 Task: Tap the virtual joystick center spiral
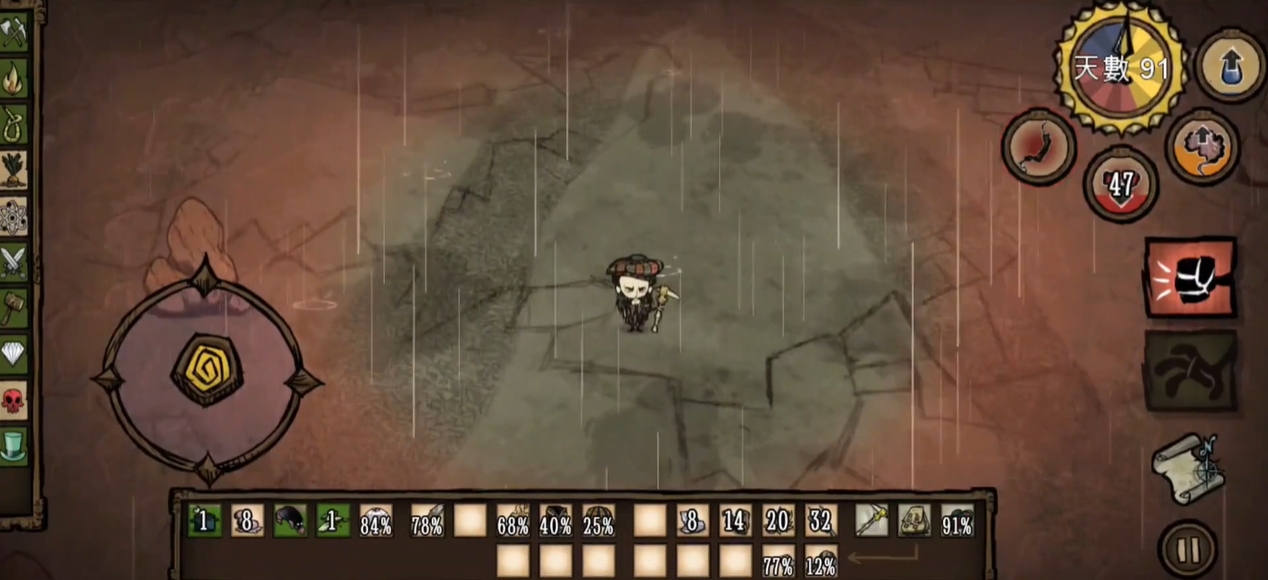207,369
